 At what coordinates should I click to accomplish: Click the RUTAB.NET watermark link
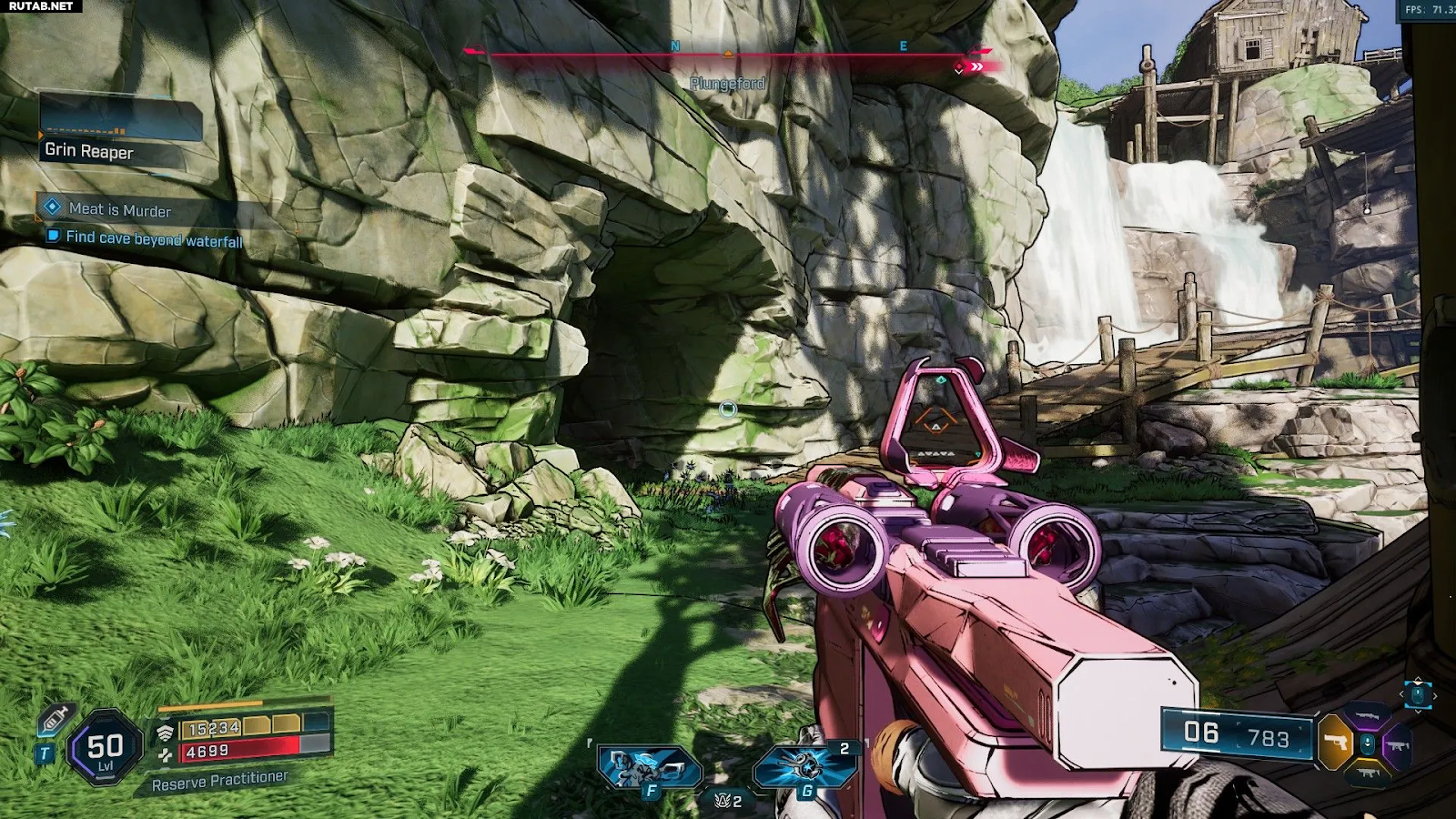pos(40,6)
